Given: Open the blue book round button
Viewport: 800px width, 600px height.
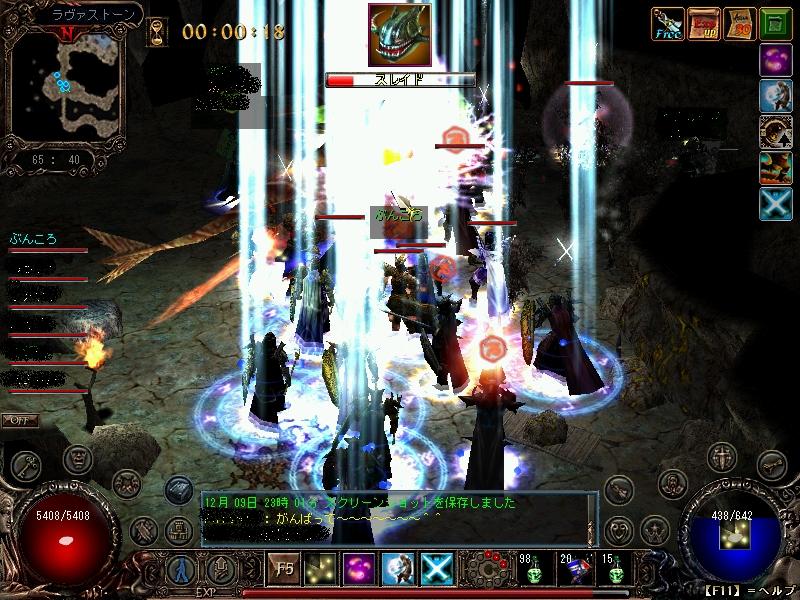Looking at the screenshot, I should tap(178, 489).
